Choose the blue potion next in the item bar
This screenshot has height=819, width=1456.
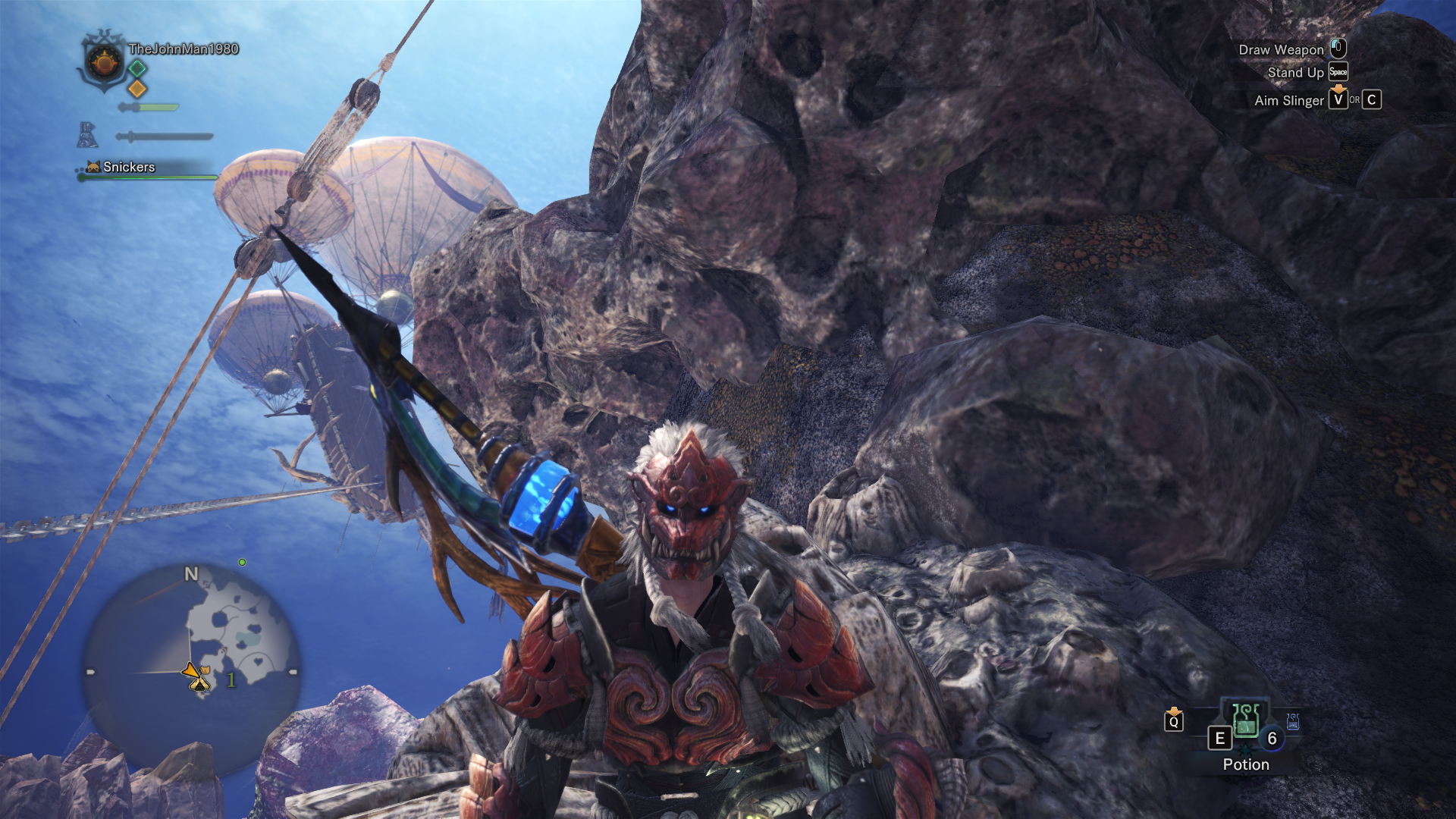[x=1293, y=721]
